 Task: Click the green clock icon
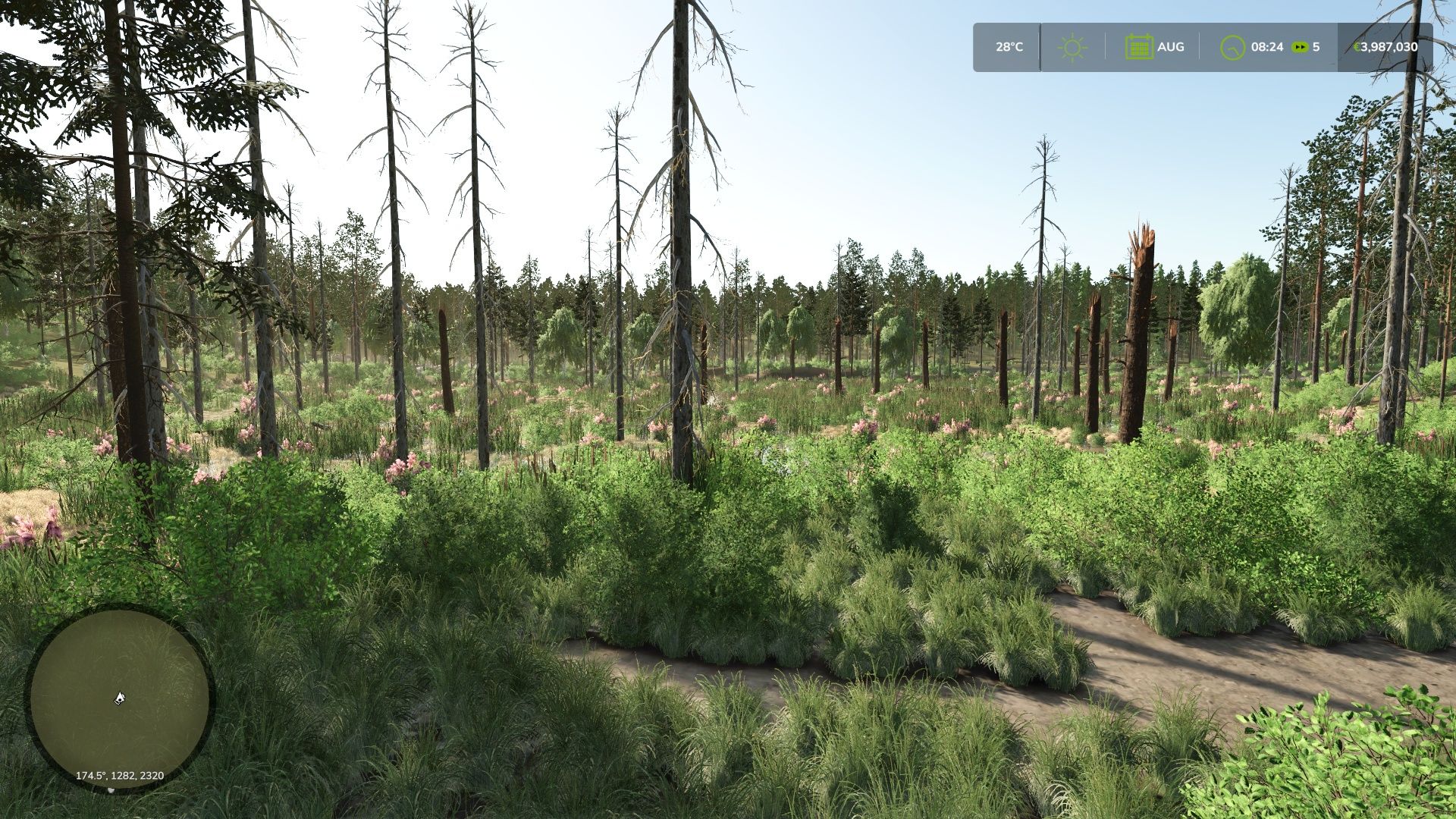[1232, 48]
